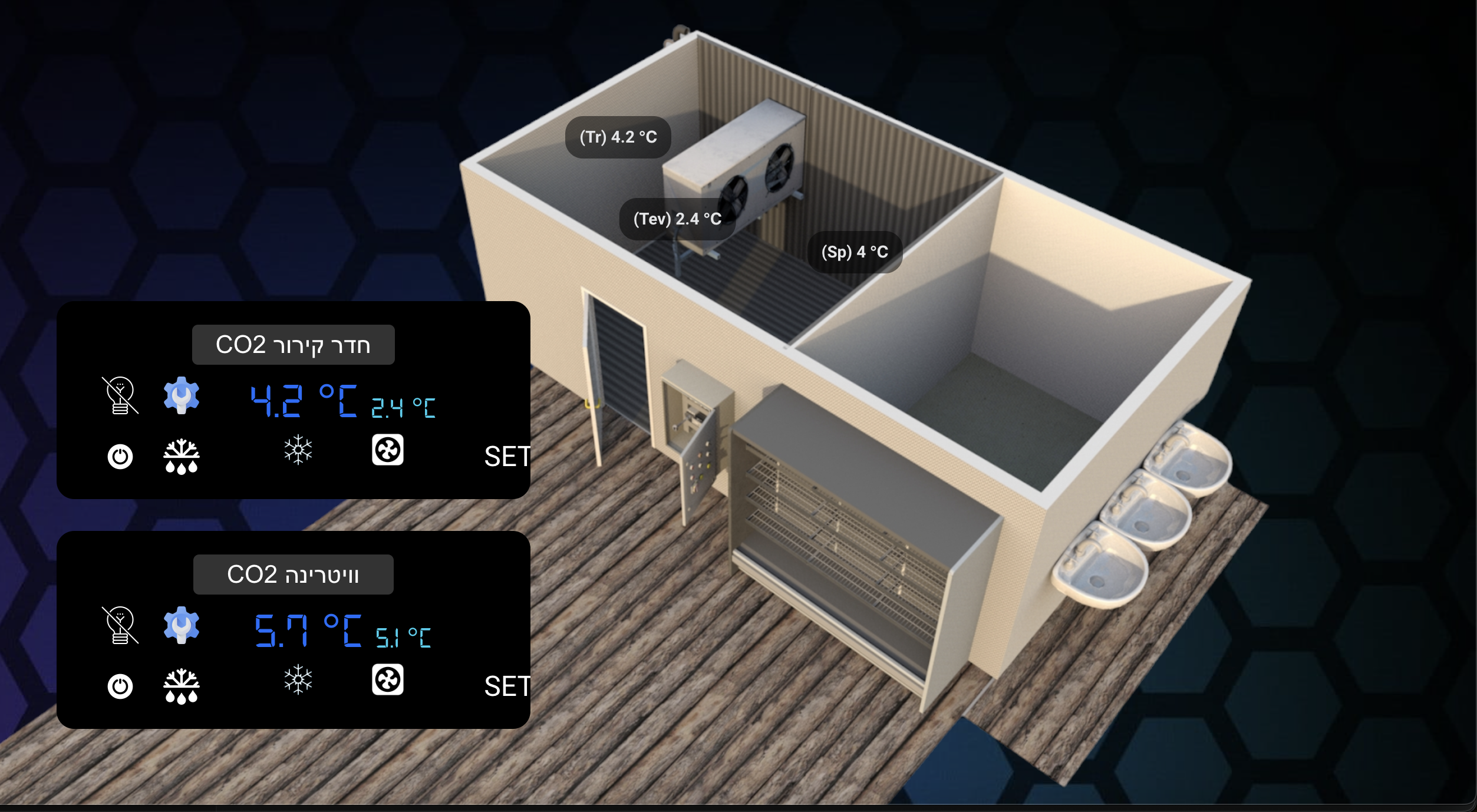Image resolution: width=1477 pixels, height=812 pixels.
Task: Activate defrost icon on the חדר קירור panel
Action: pyautogui.click(x=182, y=457)
